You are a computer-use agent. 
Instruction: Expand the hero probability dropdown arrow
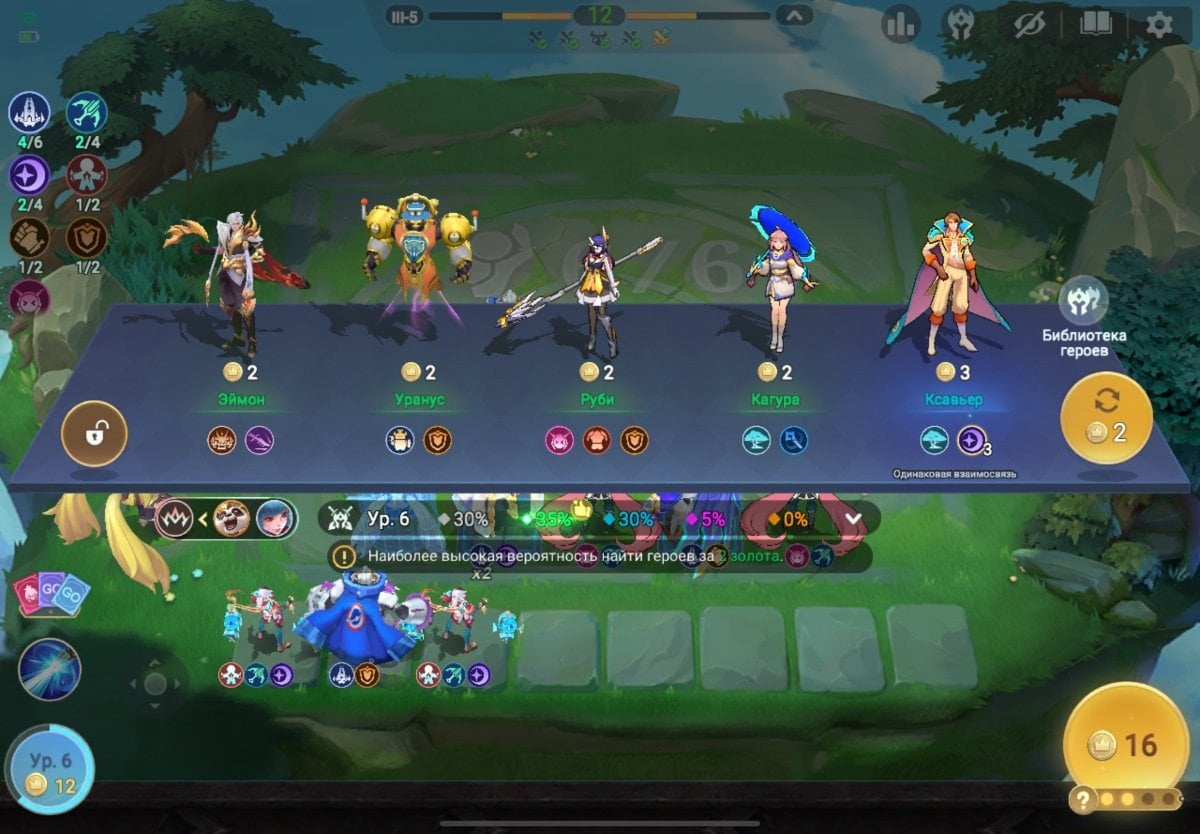(853, 519)
